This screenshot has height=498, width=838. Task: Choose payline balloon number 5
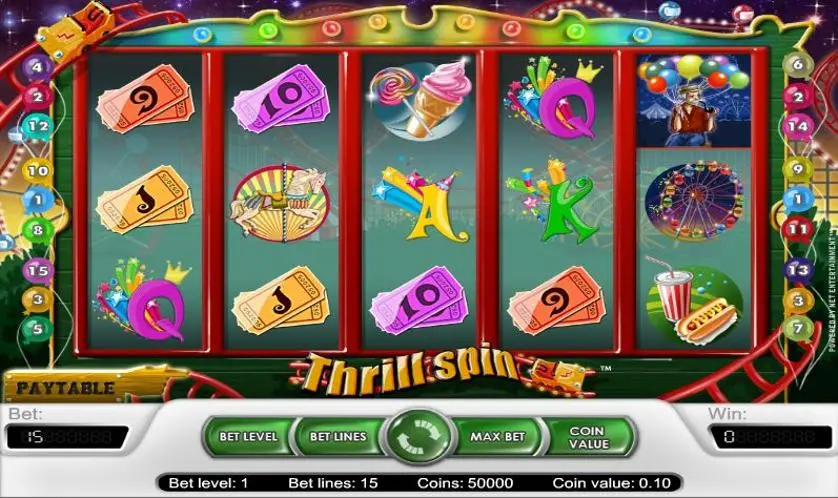[x=38, y=326]
